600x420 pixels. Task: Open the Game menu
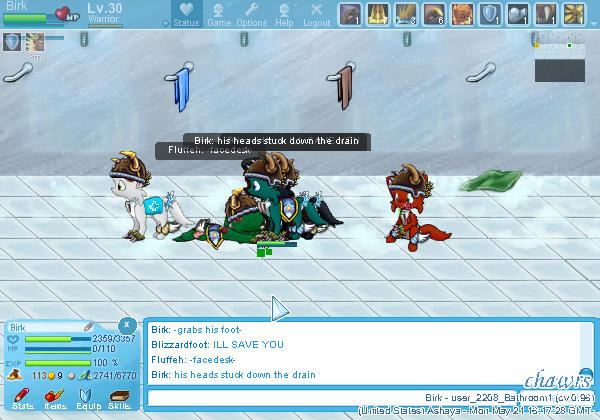(219, 15)
